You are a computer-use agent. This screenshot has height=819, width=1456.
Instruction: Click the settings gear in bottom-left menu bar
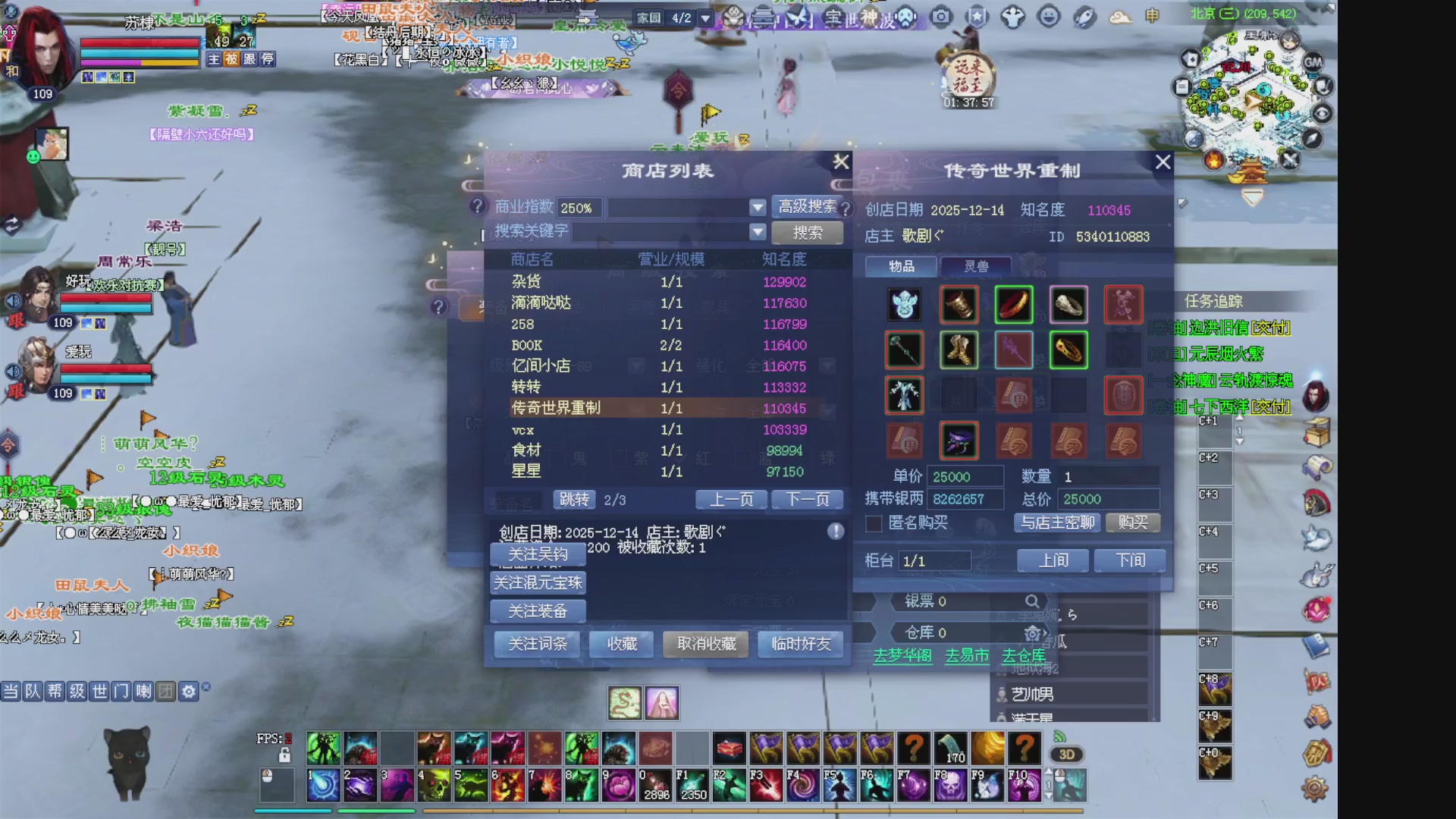pyautogui.click(x=187, y=691)
